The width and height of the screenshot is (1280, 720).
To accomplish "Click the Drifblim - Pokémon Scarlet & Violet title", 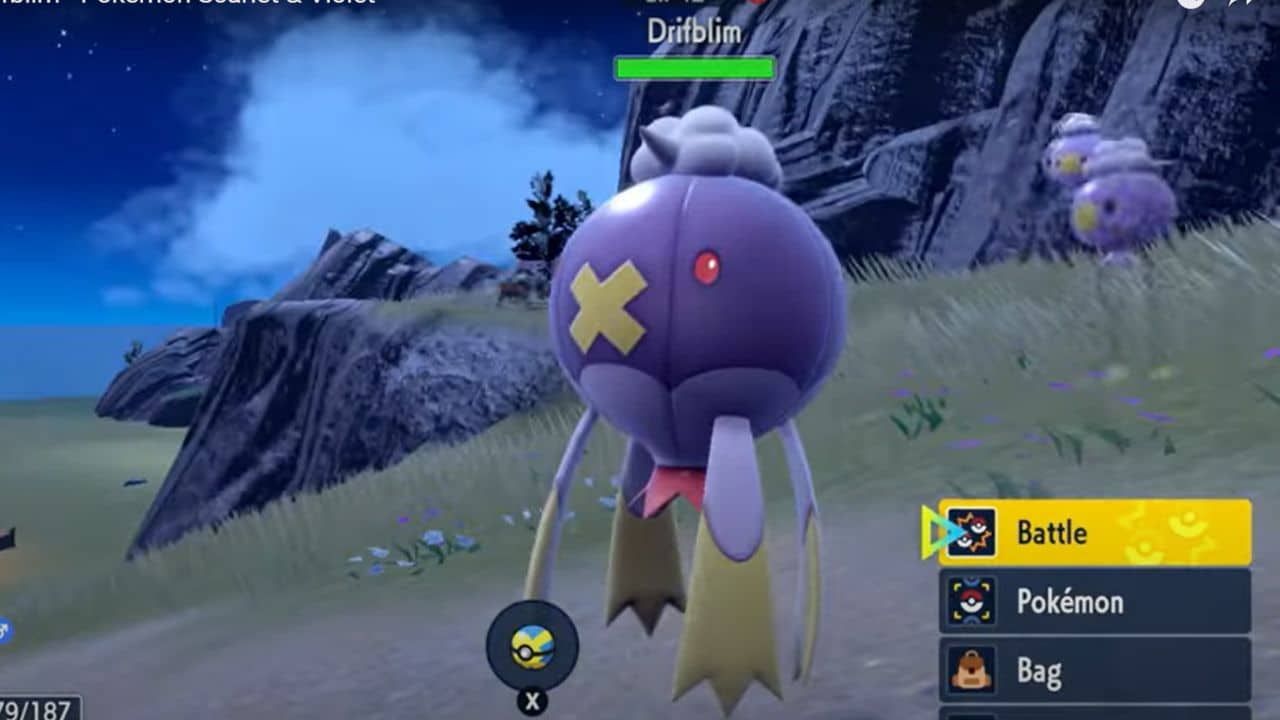I will tap(190, 4).
